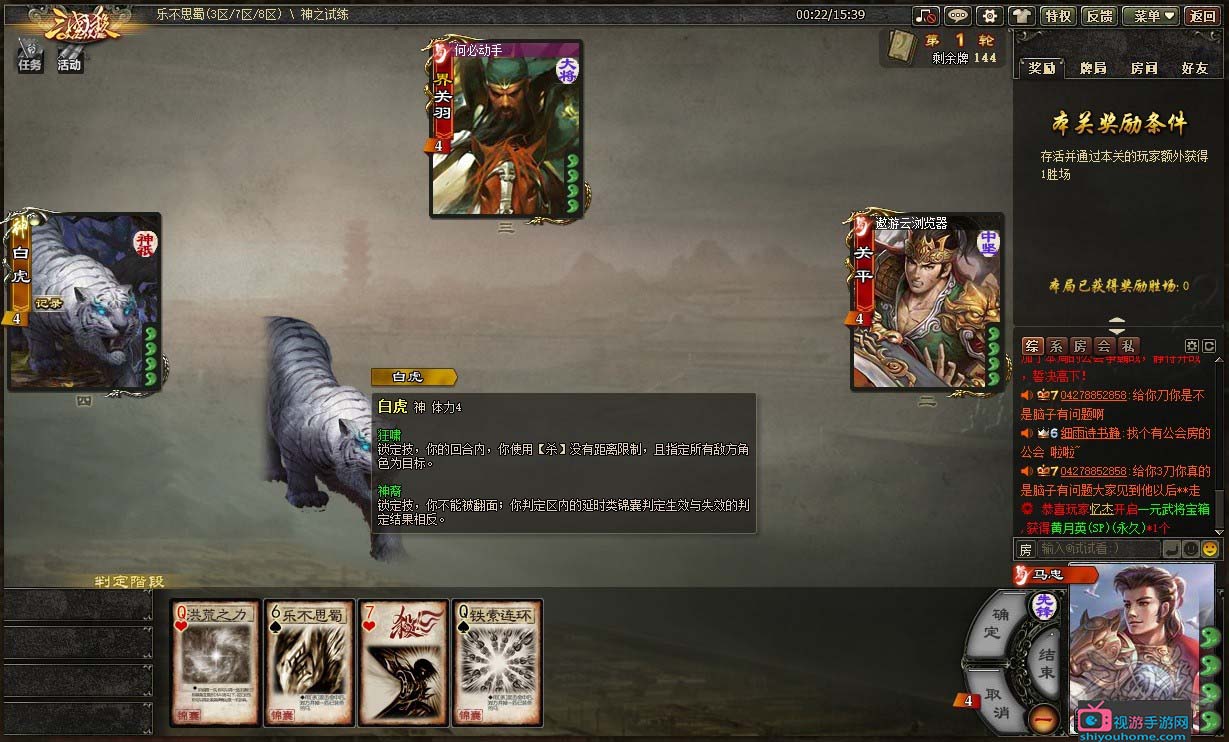Target the 界关羽 general card
Screen dimensions: 1229x742
506,128
